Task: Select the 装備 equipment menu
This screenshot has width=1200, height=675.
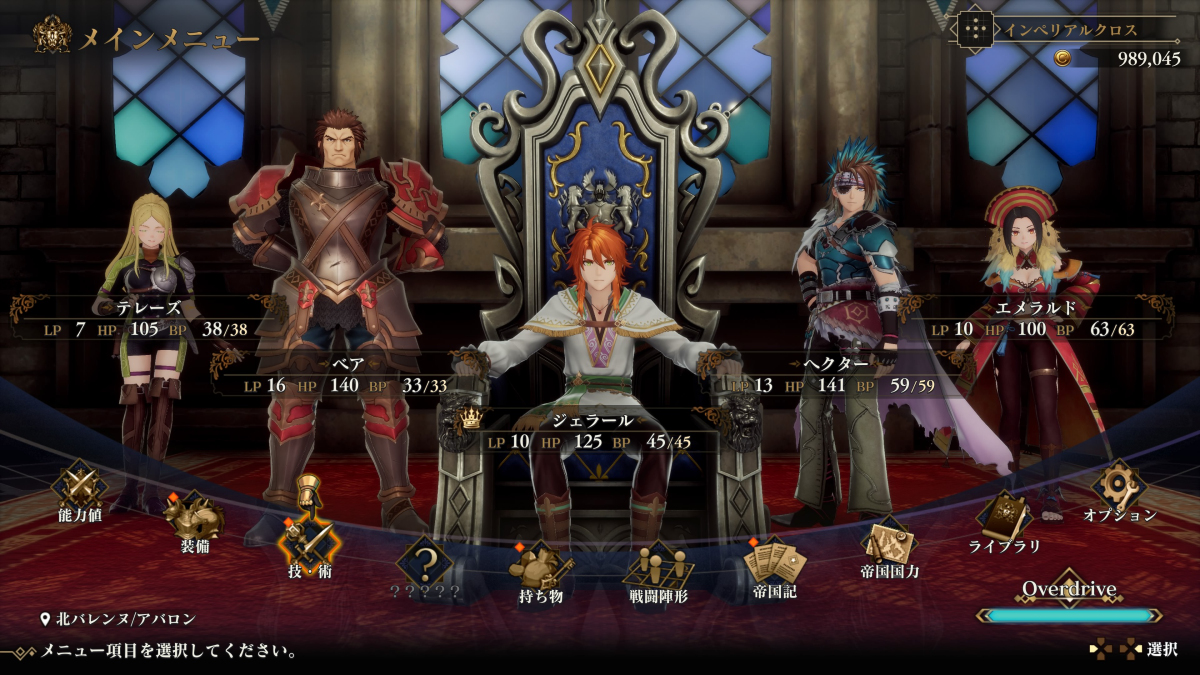Action: 195,520
